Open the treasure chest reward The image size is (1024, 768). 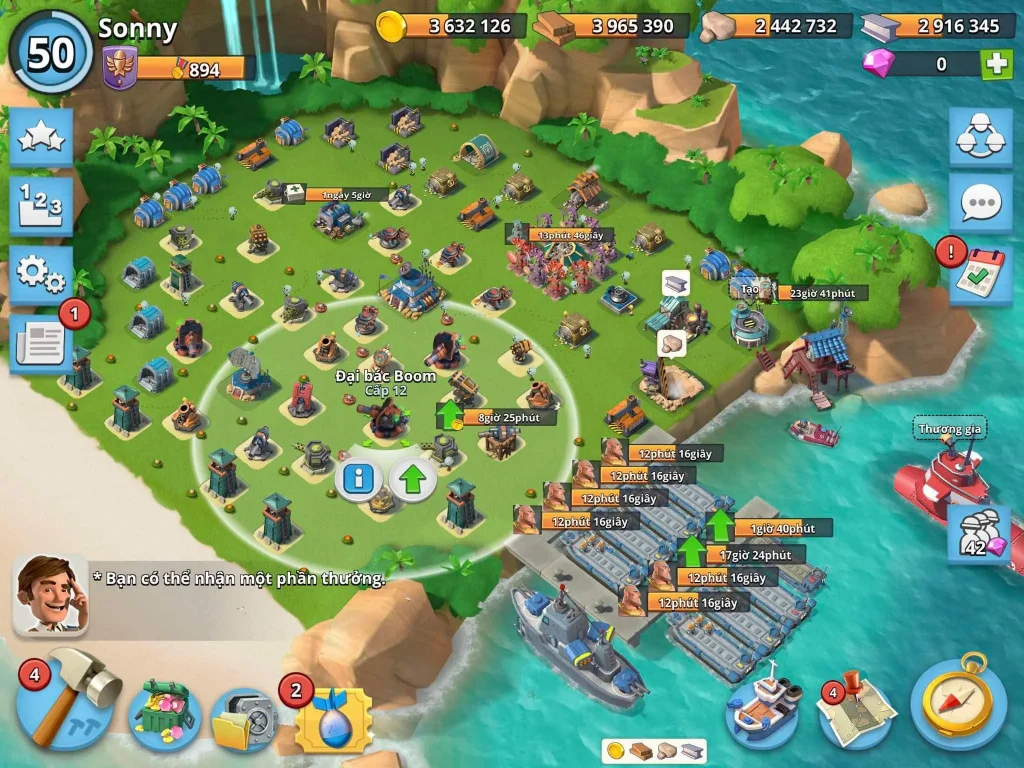tap(163, 711)
